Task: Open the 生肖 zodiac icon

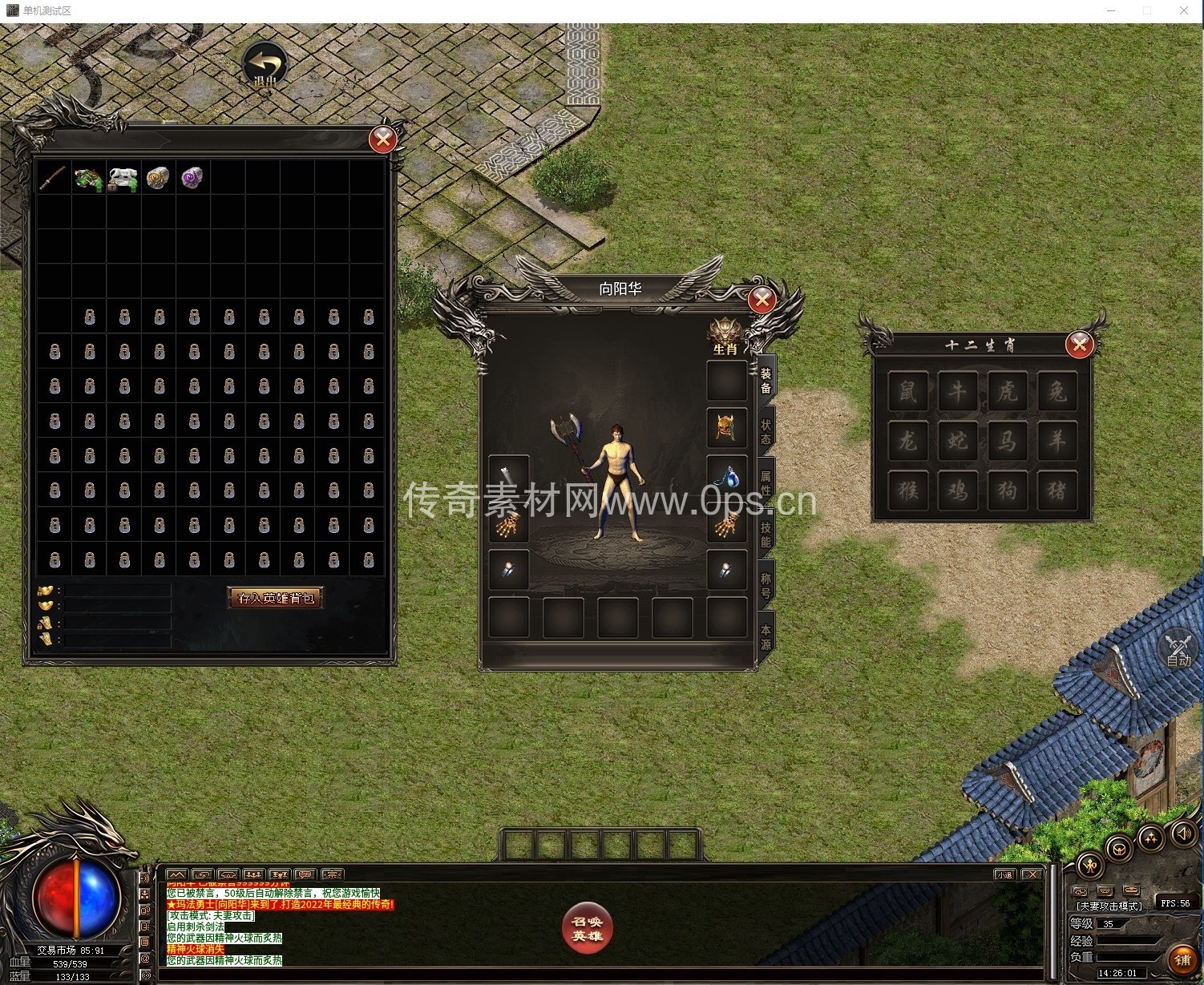Action: click(x=725, y=336)
